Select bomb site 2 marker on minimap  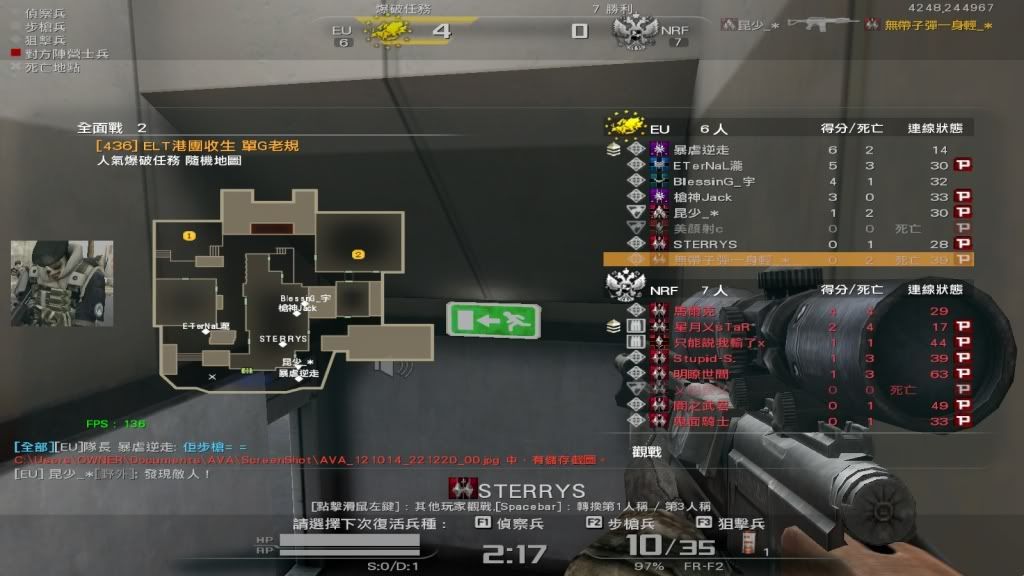[357, 254]
